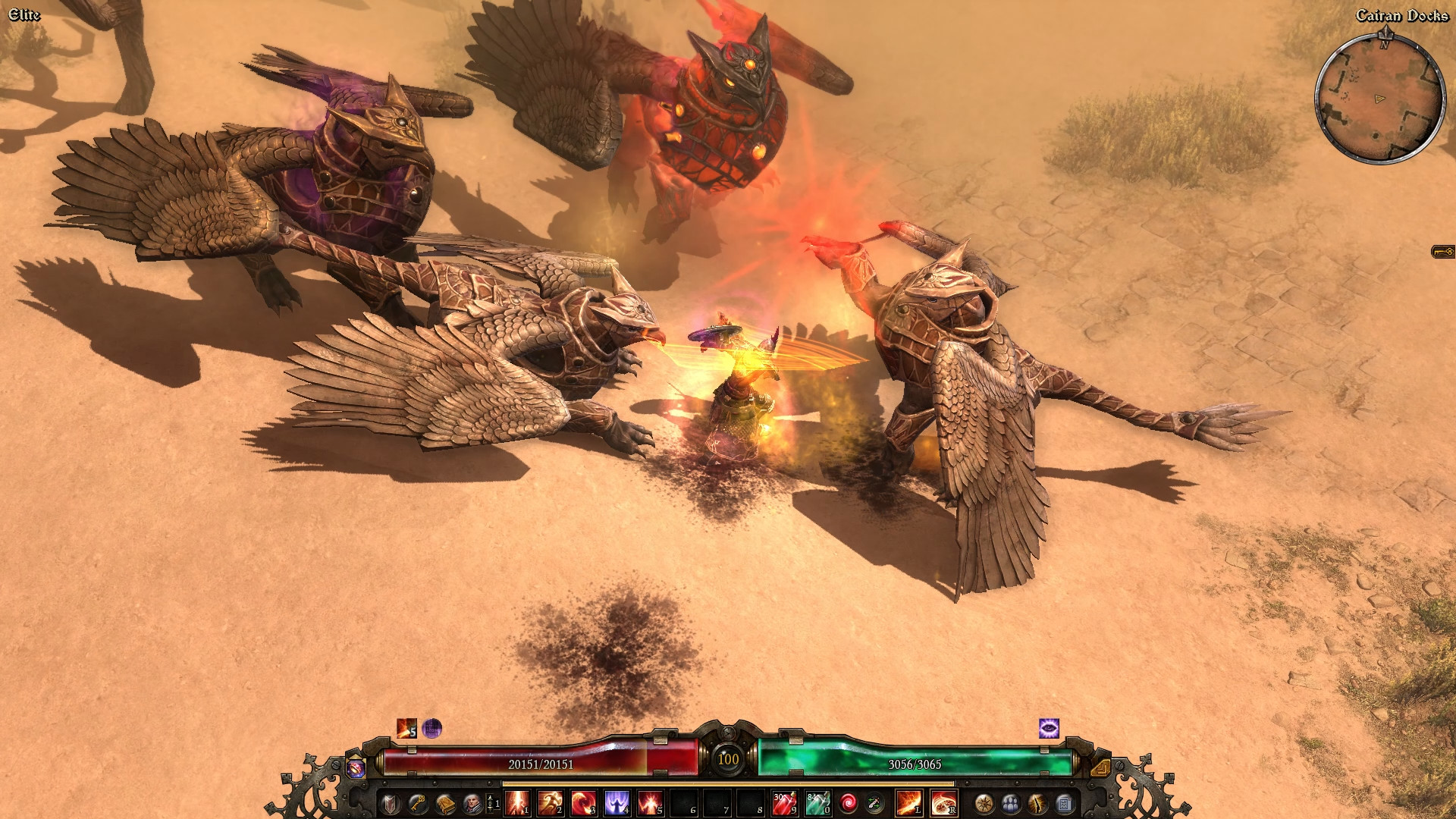
Task: Open the quest log document icon
Action: [1064, 803]
